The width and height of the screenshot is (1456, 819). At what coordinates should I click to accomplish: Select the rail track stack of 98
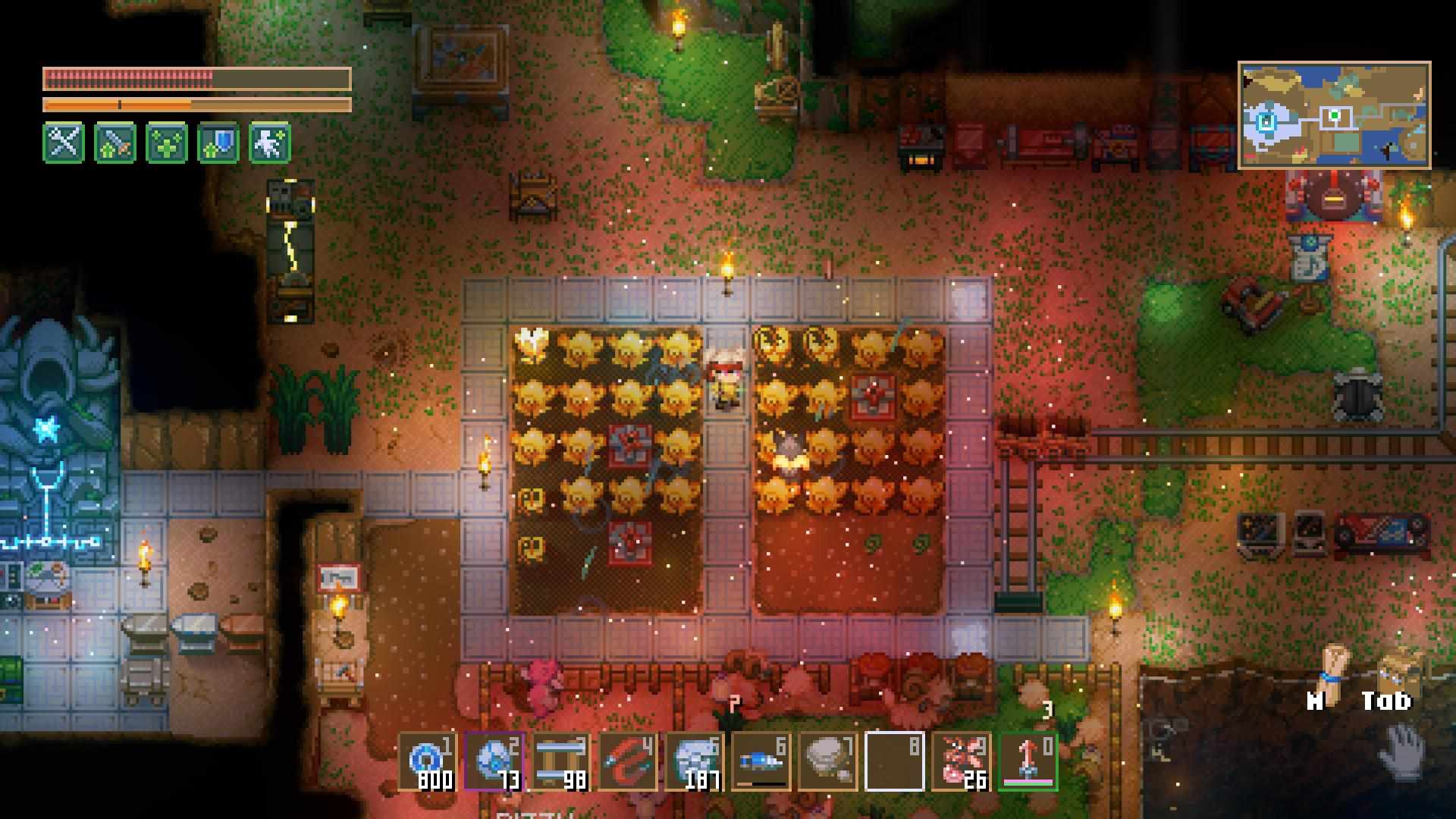coord(560,761)
